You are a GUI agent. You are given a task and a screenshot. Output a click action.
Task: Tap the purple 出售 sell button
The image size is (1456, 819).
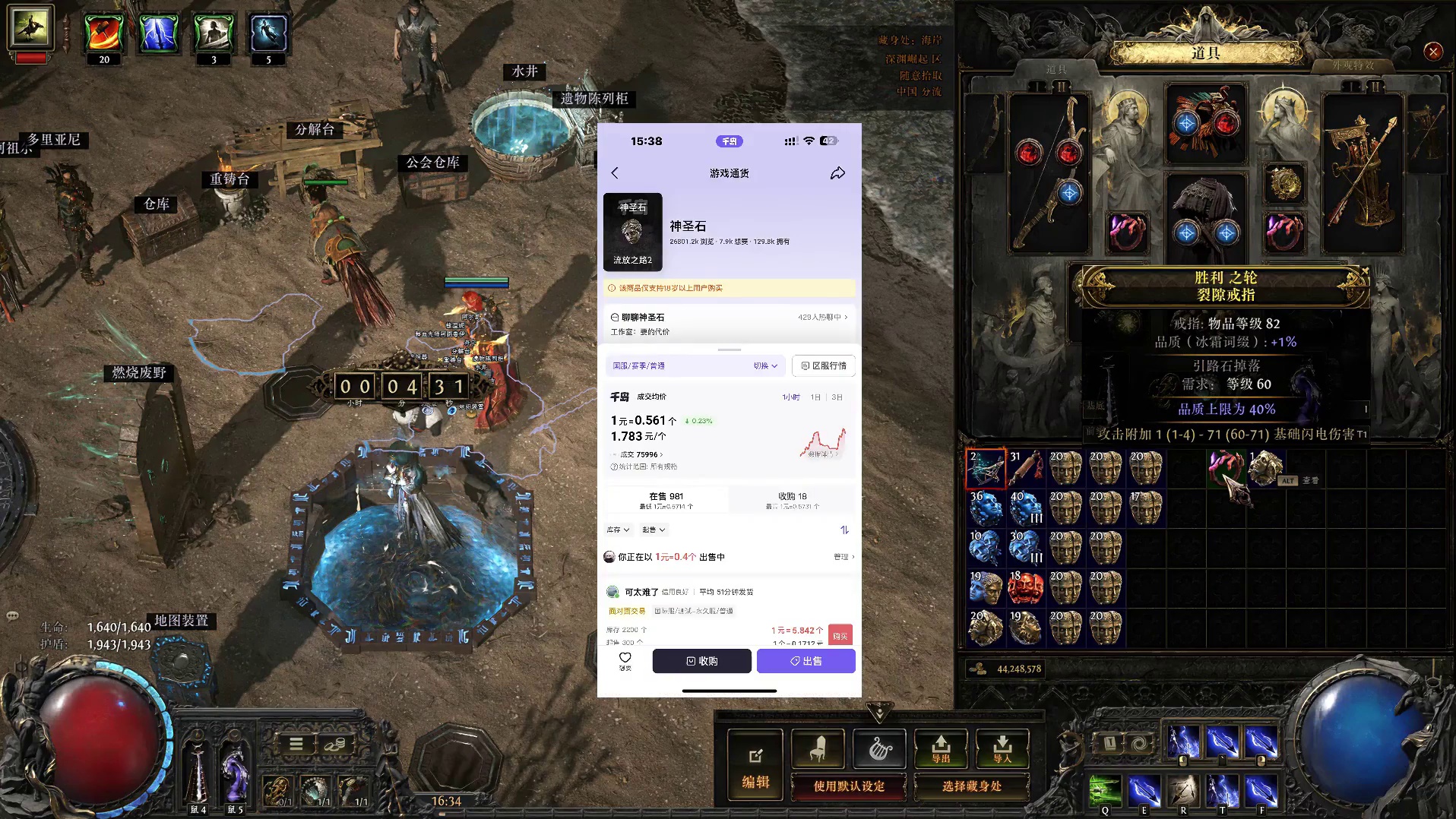point(806,661)
